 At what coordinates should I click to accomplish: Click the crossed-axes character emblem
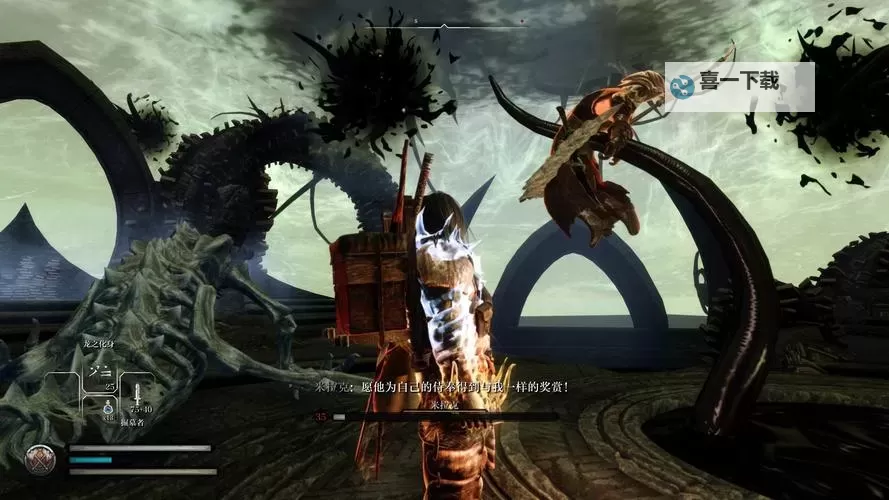(40, 459)
